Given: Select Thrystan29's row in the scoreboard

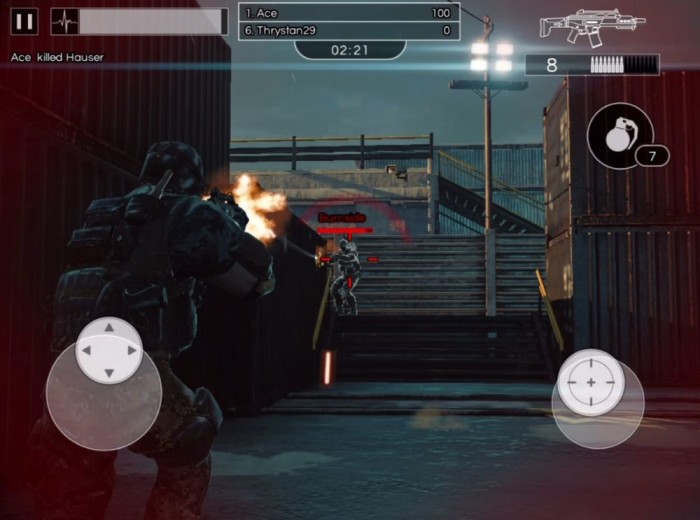Looking at the screenshot, I should (x=349, y=31).
